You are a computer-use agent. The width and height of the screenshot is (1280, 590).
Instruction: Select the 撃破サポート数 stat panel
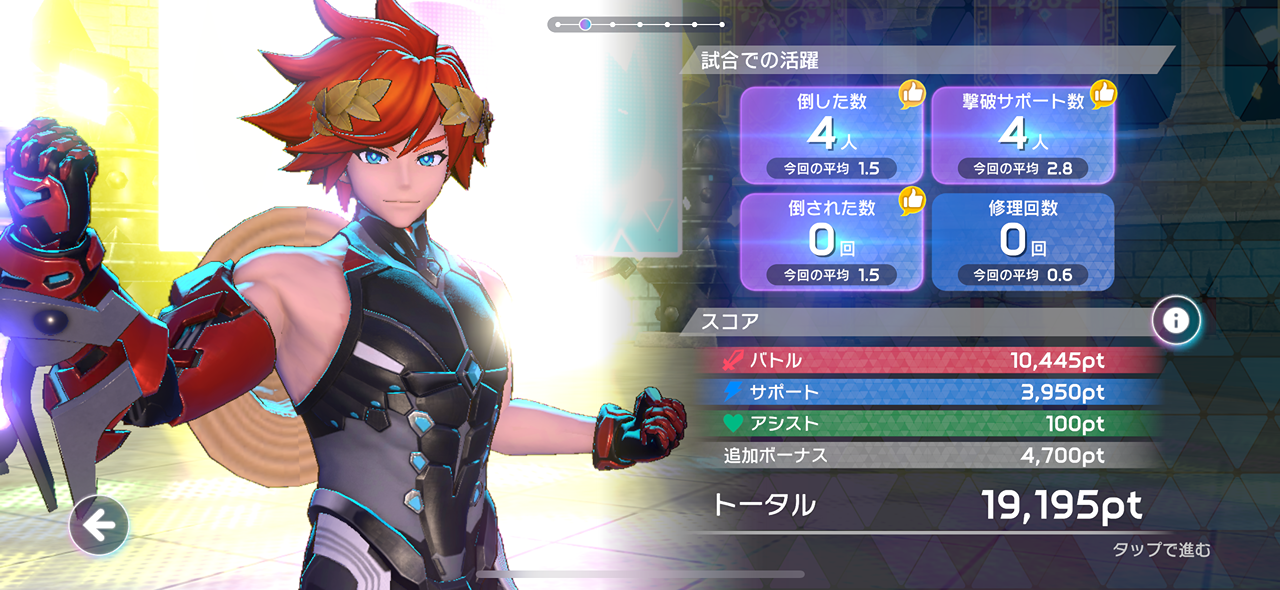click(1022, 135)
